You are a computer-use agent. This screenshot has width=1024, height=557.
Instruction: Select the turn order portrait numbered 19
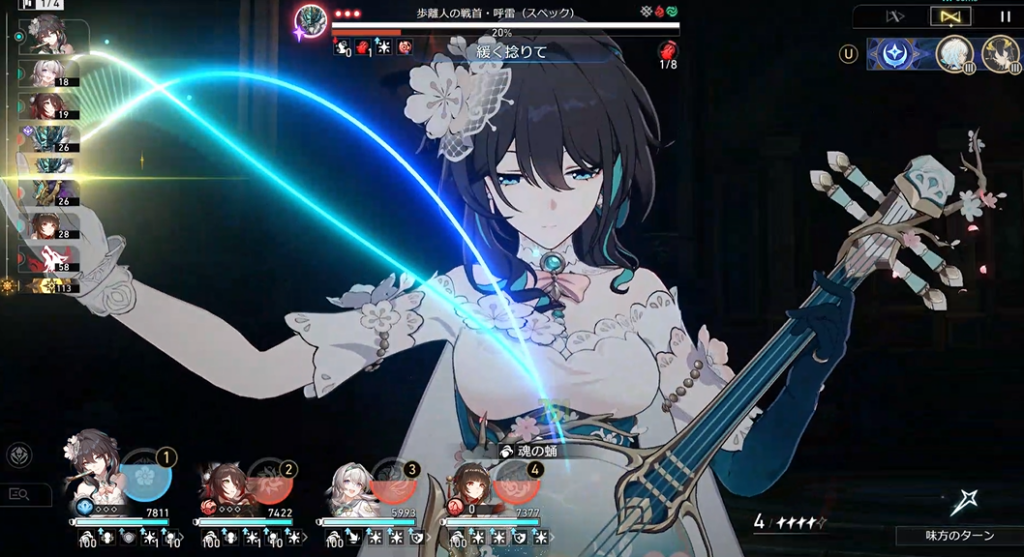tap(49, 106)
